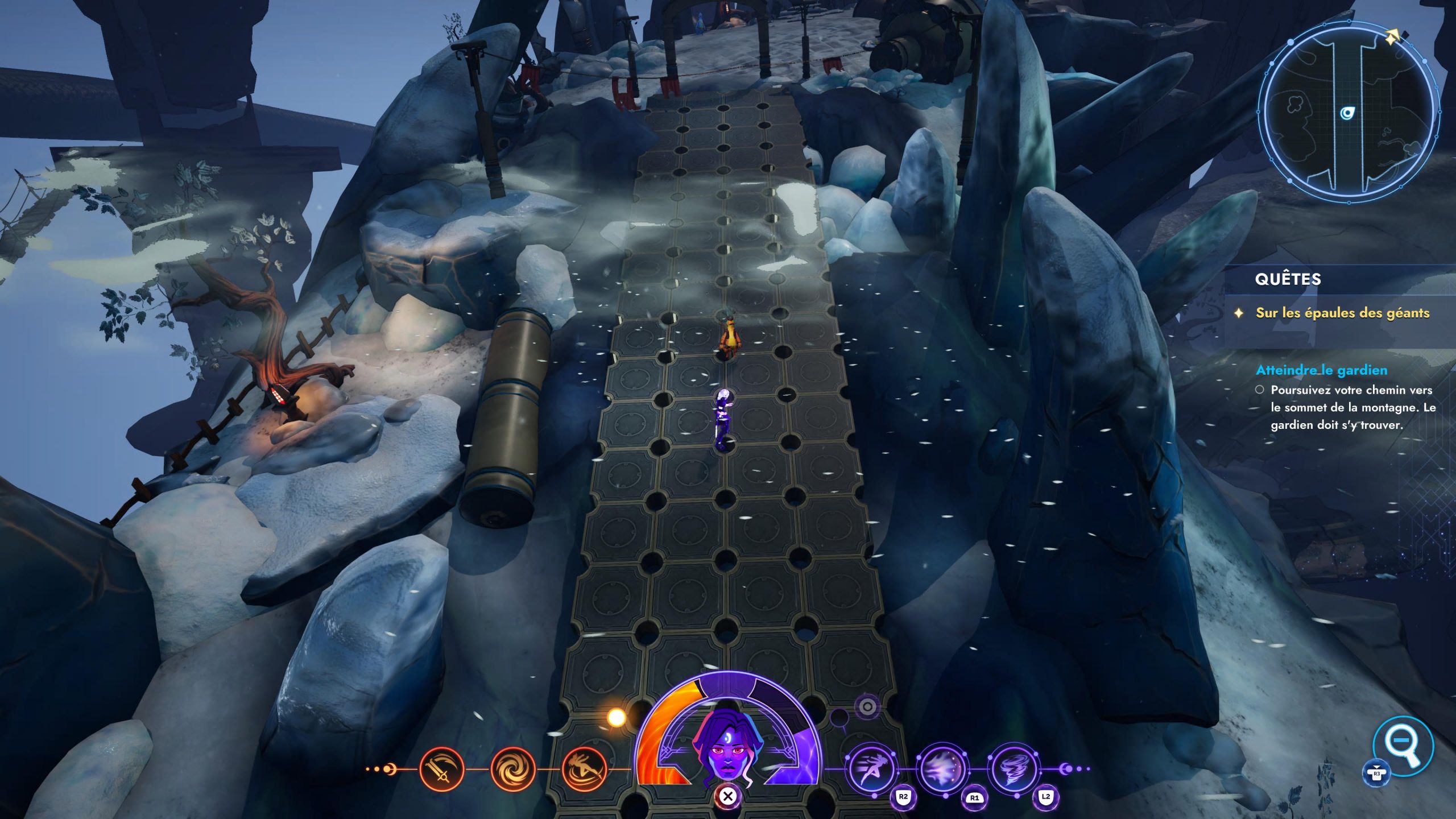Viewport: 1456px width, 819px height.
Task: Open the circular minimap
Action: [1348, 114]
